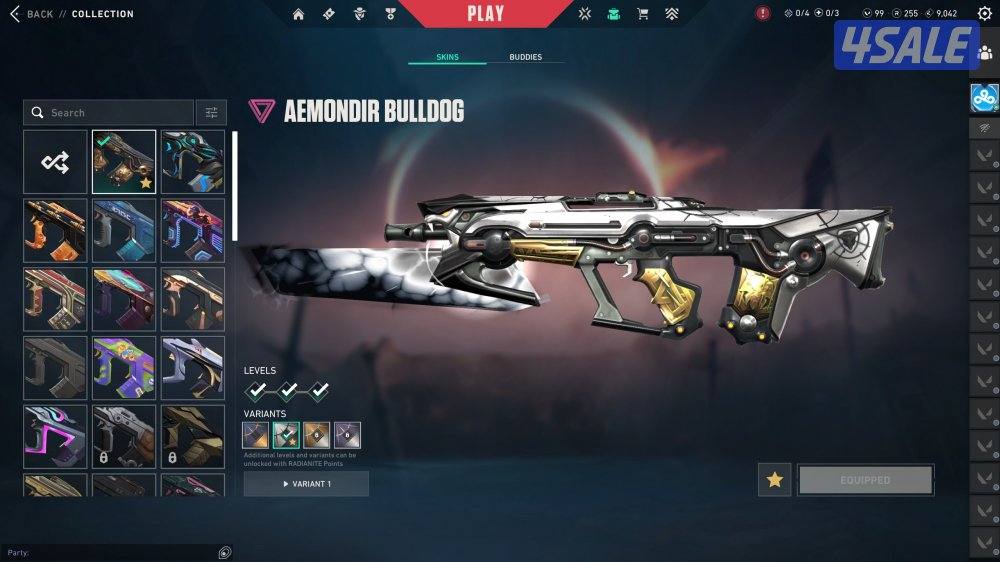The height and width of the screenshot is (562, 1000).
Task: Click the red alert notification icon
Action: [763, 14]
